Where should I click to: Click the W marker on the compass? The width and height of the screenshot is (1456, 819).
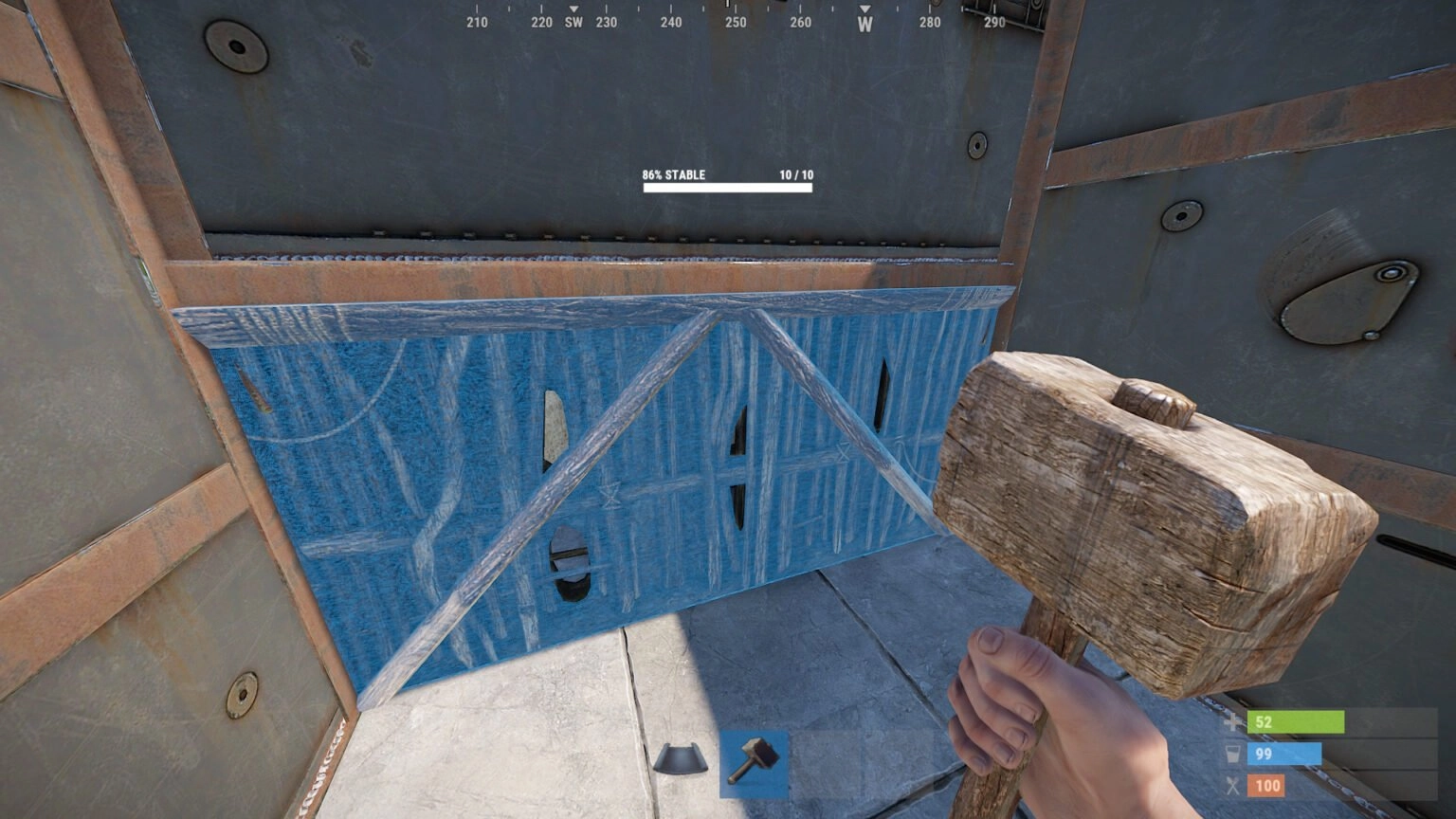(x=864, y=20)
